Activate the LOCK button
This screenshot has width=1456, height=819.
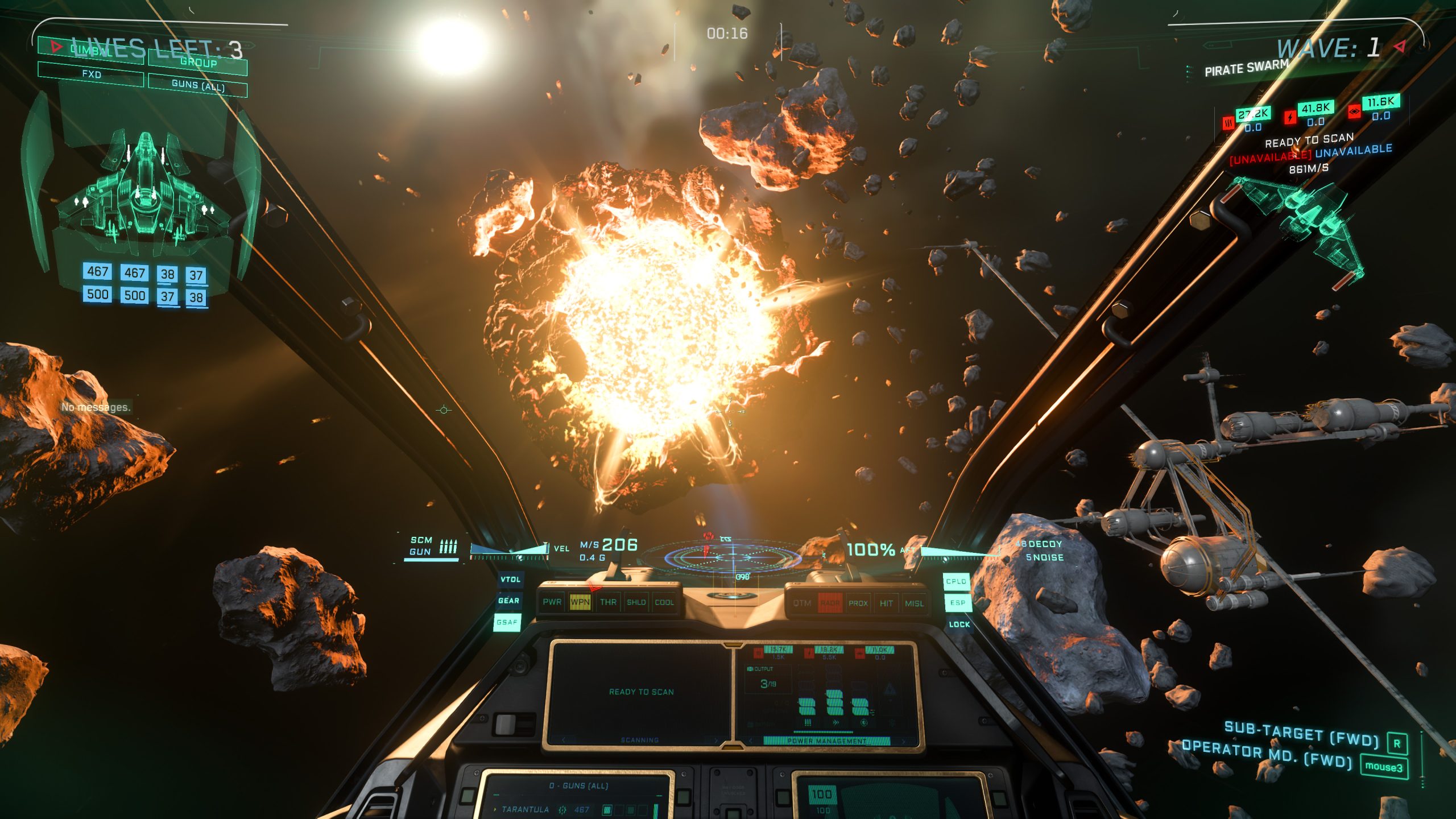pyautogui.click(x=959, y=624)
